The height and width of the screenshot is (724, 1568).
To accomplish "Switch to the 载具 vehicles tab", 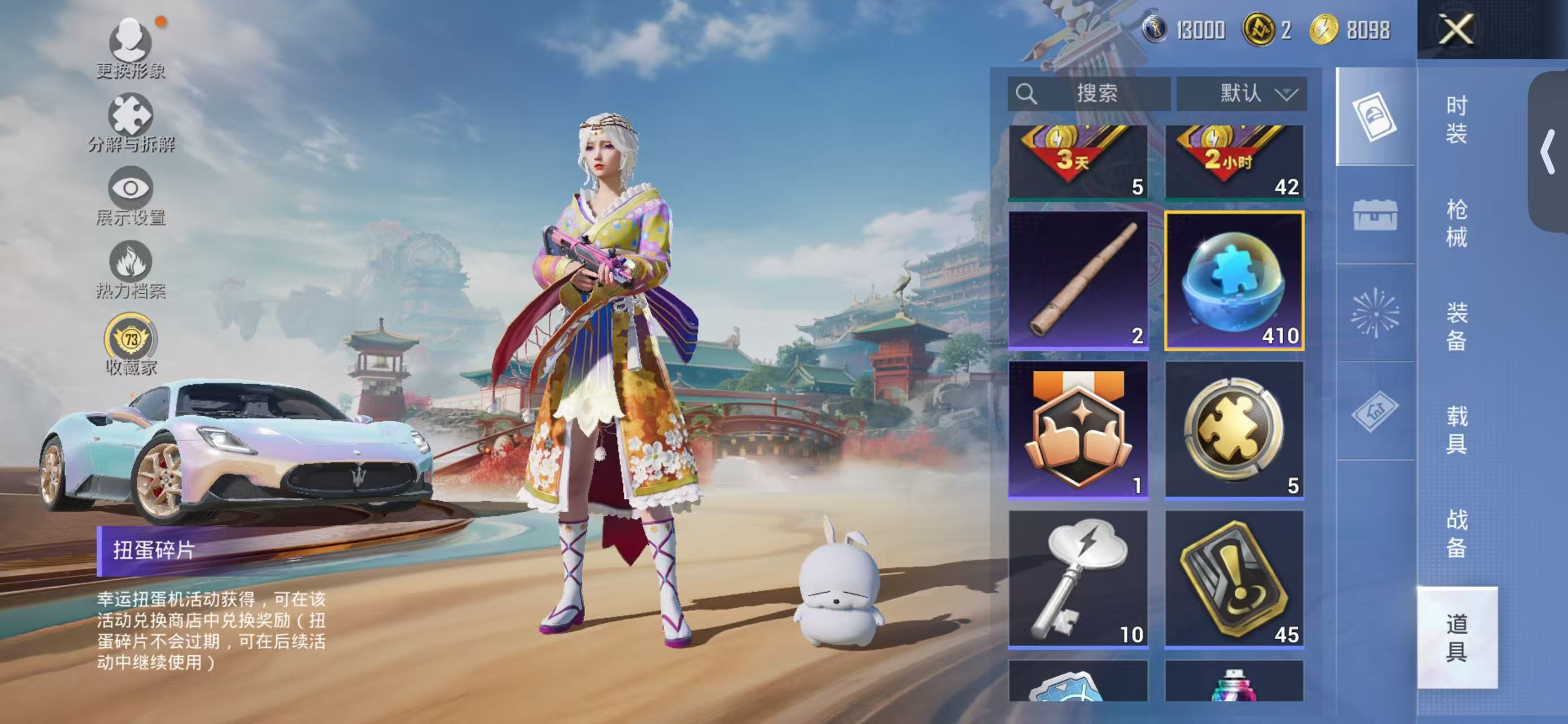I will [1456, 430].
